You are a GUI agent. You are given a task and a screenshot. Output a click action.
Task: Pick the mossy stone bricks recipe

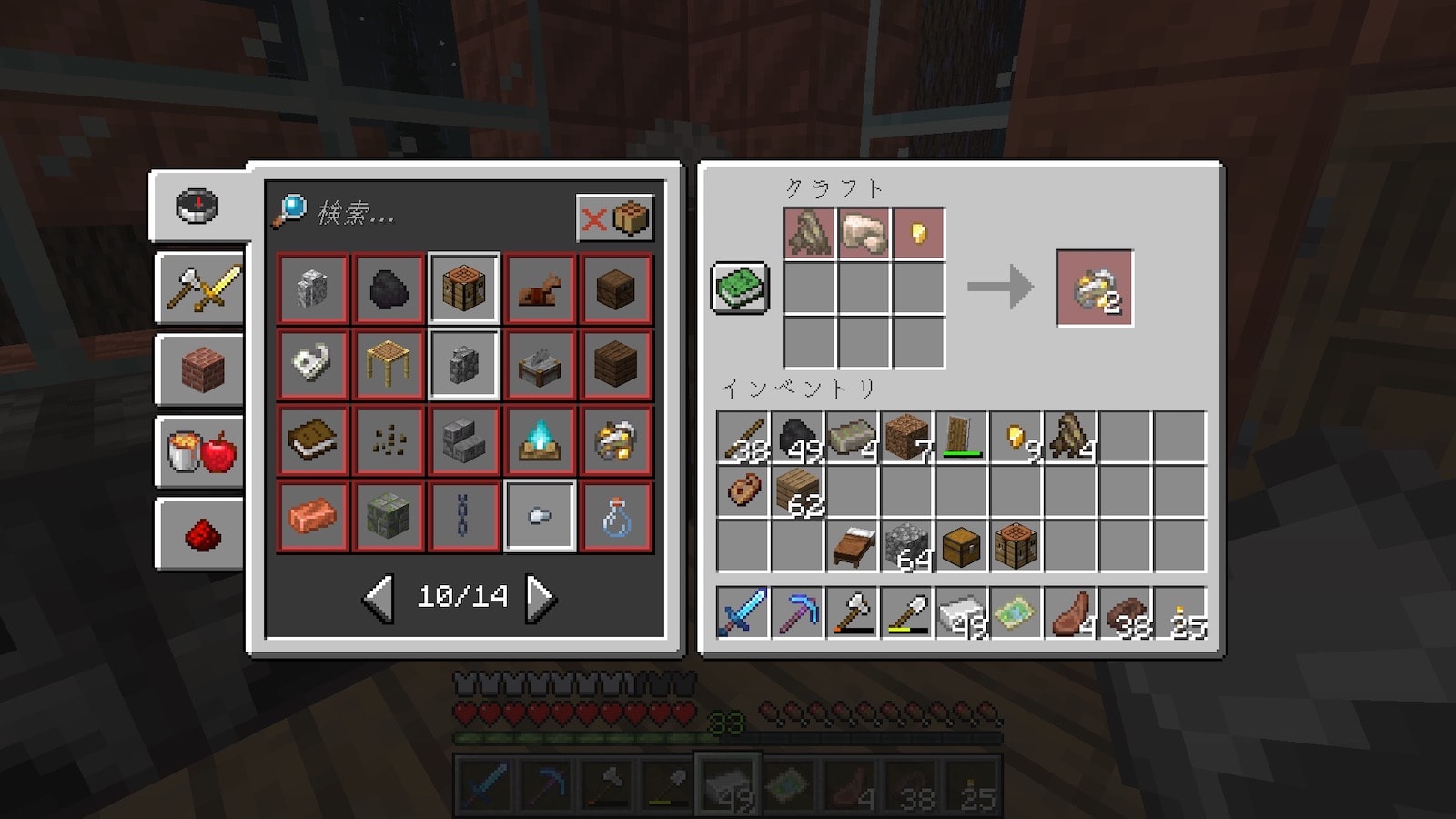click(x=389, y=517)
